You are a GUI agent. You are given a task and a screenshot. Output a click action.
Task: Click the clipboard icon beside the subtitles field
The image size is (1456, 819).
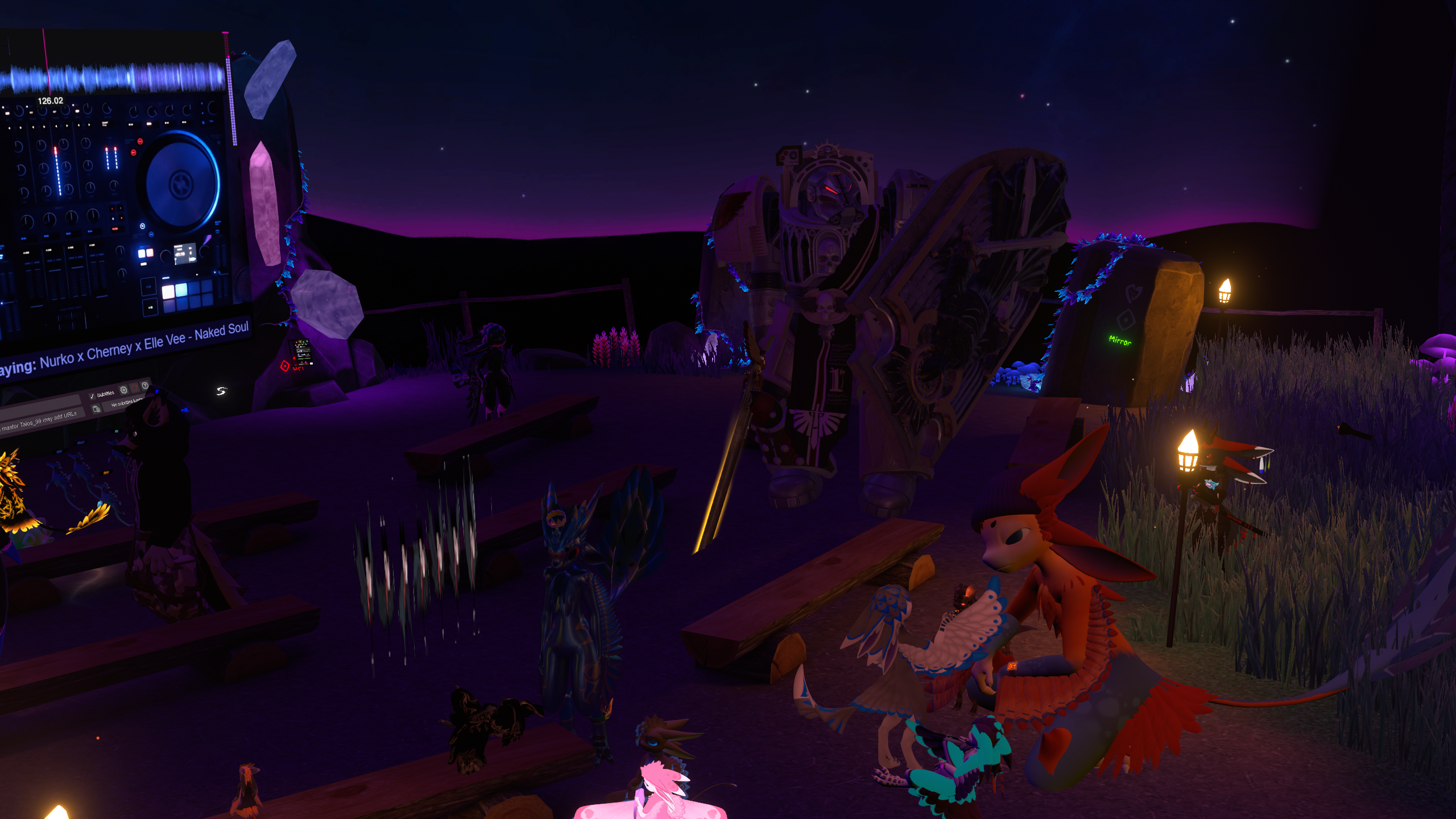97,409
